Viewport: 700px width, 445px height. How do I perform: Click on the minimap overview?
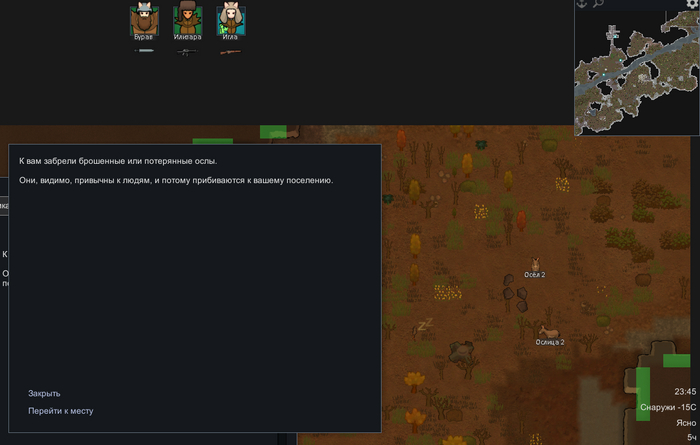click(x=636, y=75)
